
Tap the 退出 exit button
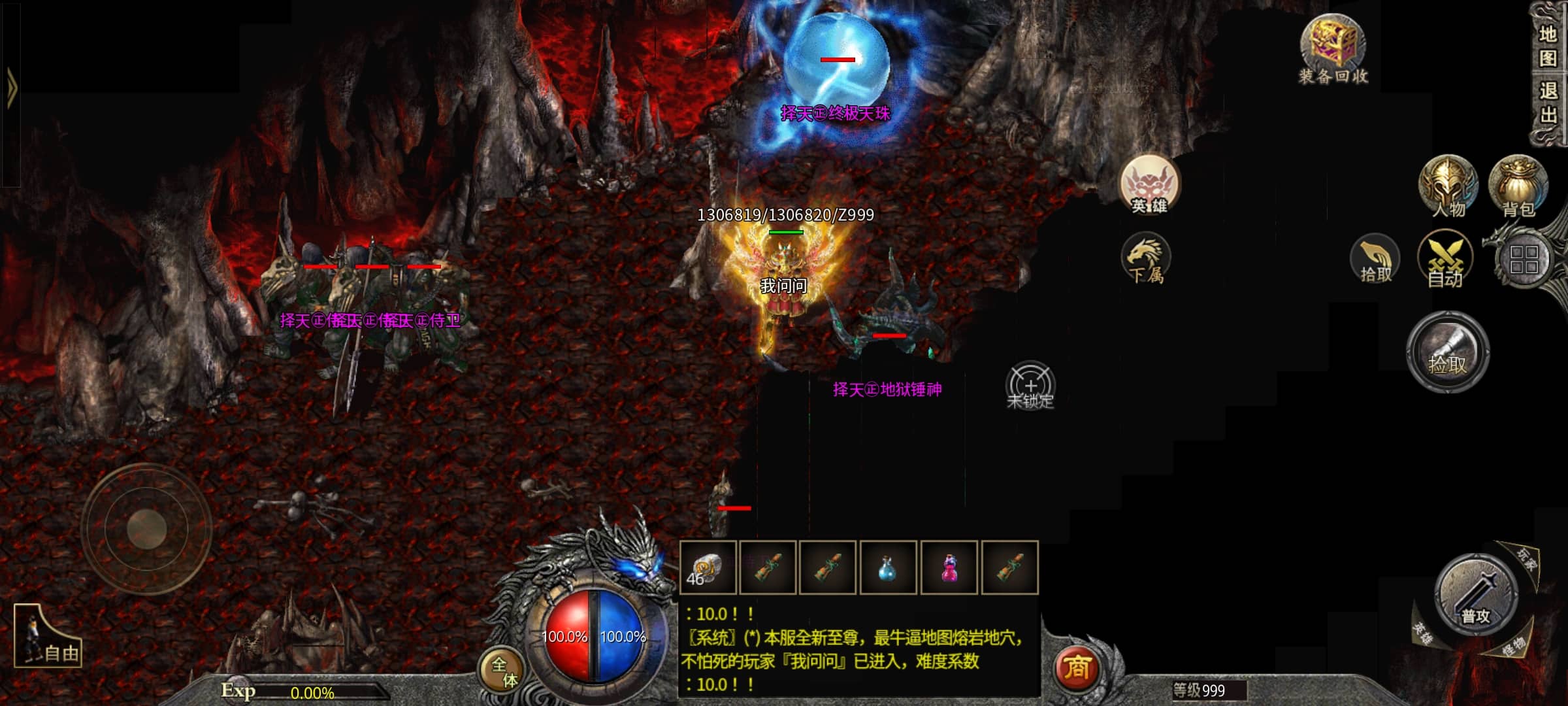point(1548,102)
